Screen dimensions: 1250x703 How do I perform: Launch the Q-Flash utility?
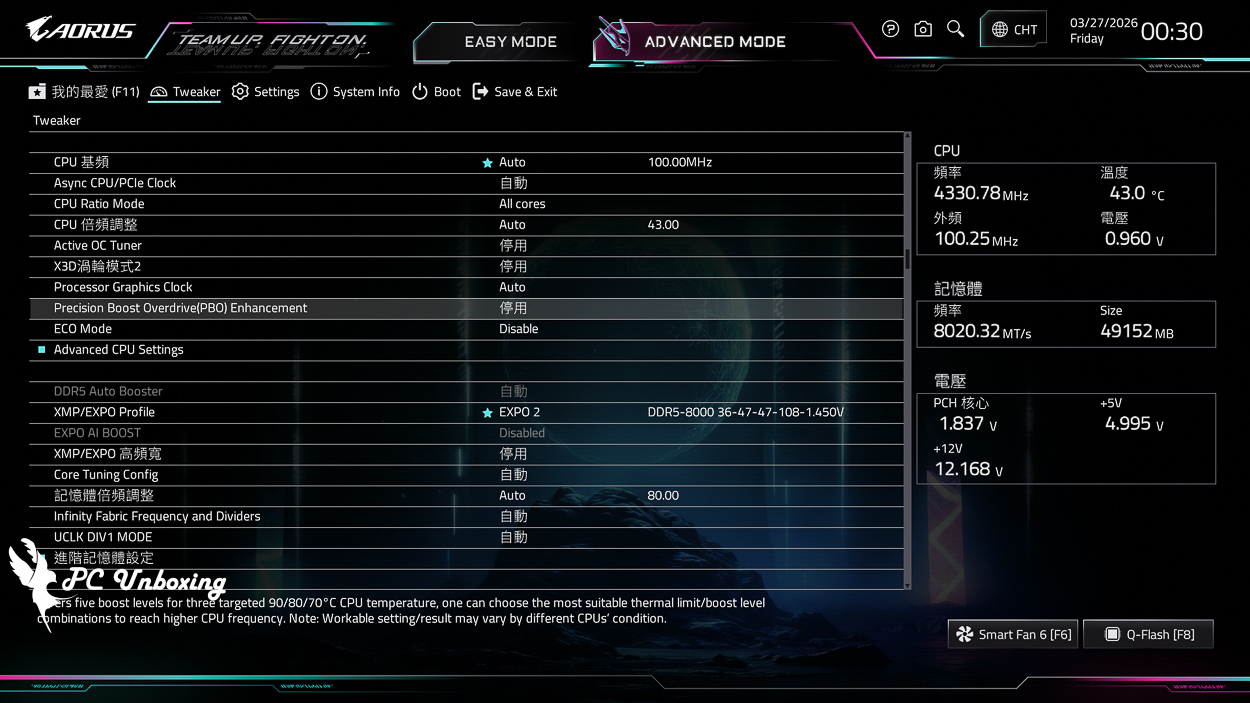(1148, 634)
